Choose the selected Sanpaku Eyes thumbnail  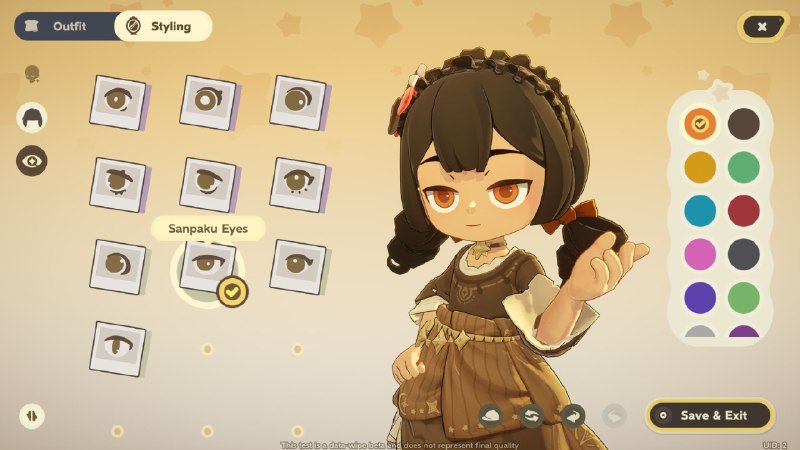click(x=207, y=266)
